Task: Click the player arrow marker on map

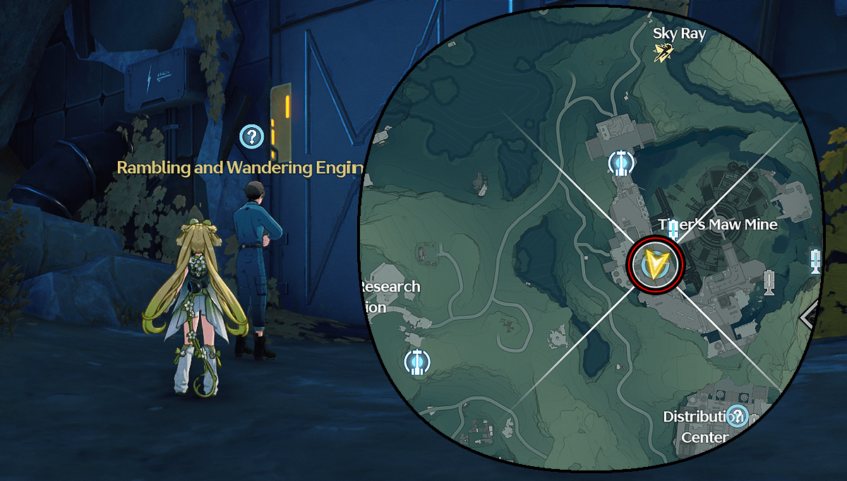Action: coord(655,265)
